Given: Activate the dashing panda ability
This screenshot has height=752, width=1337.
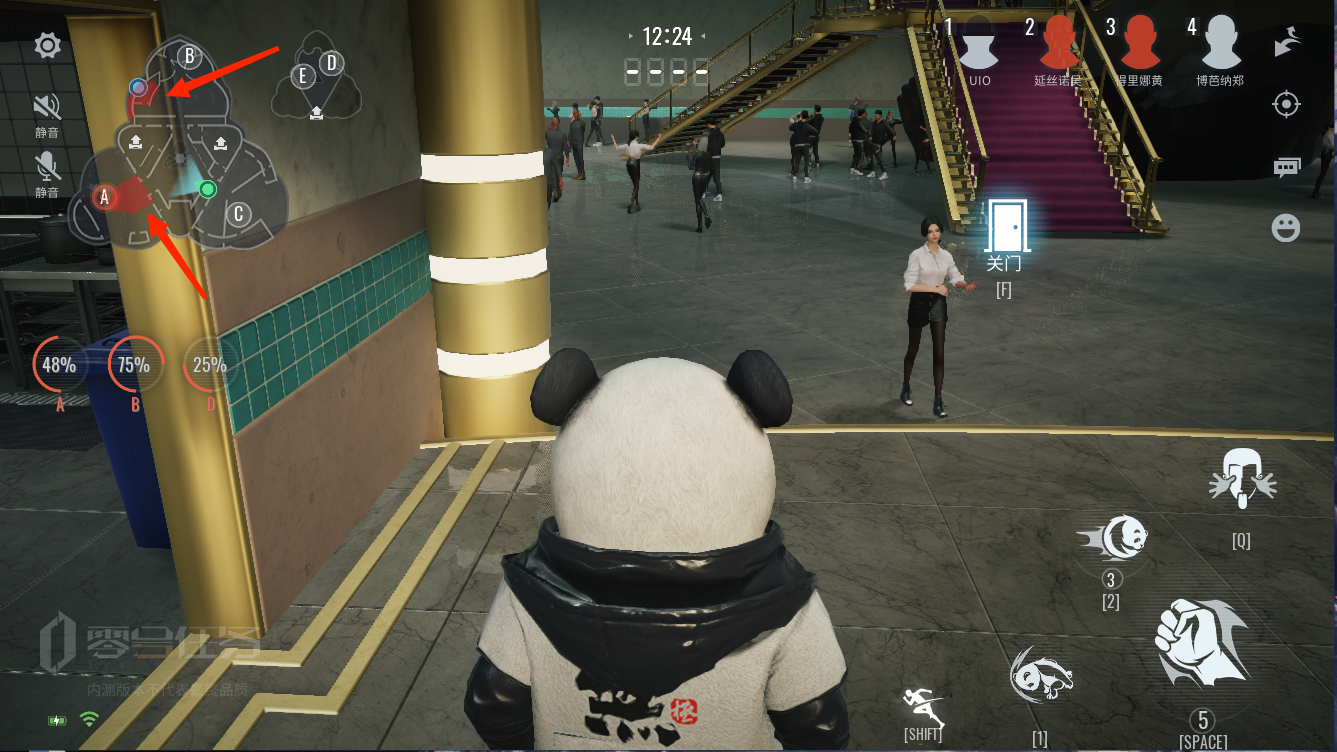Looking at the screenshot, I should click(1113, 538).
